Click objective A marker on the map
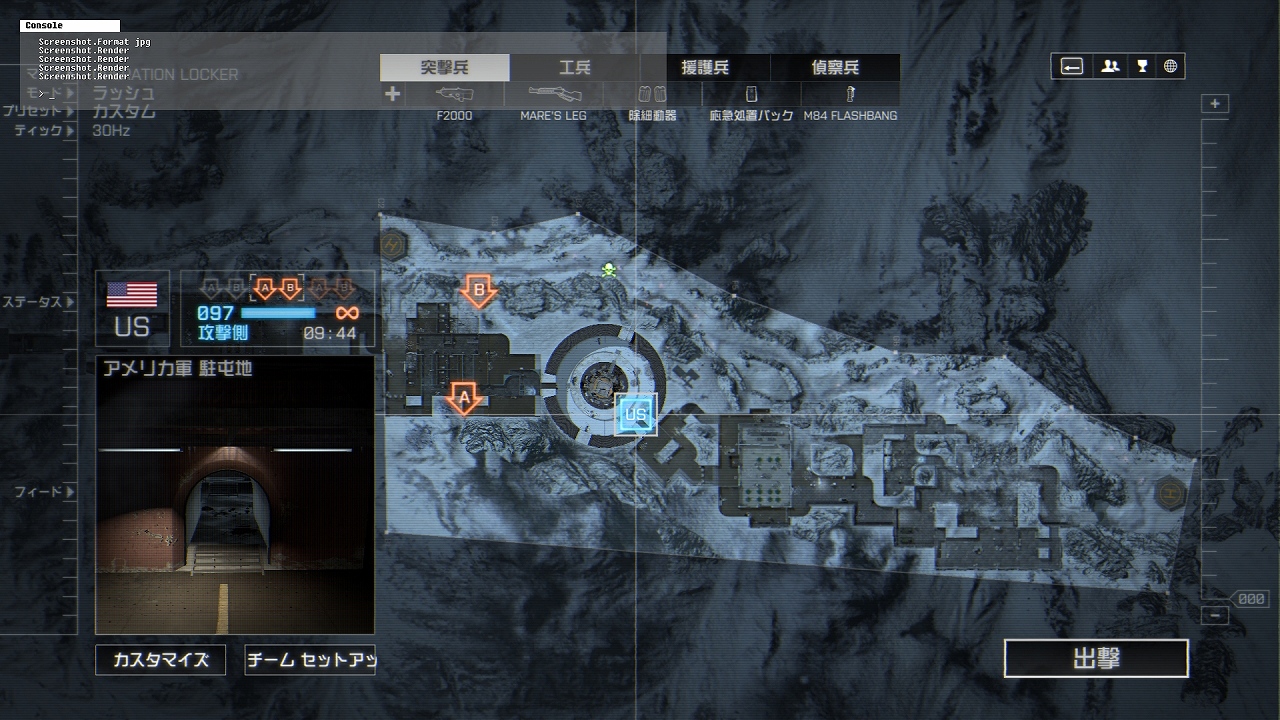Screen dimensions: 1280x720 click(x=463, y=399)
